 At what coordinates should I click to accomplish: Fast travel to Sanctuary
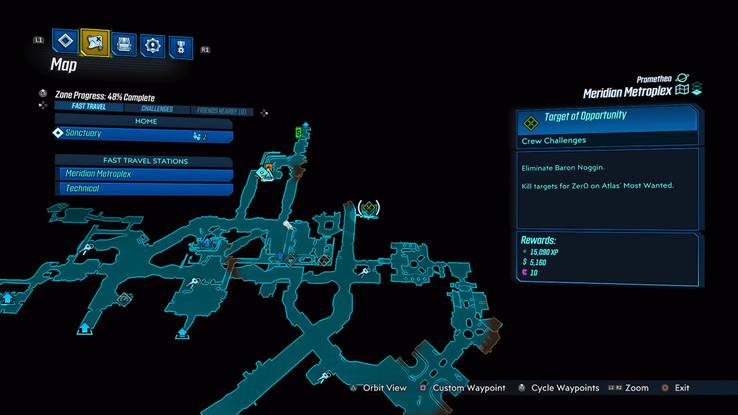pos(143,134)
